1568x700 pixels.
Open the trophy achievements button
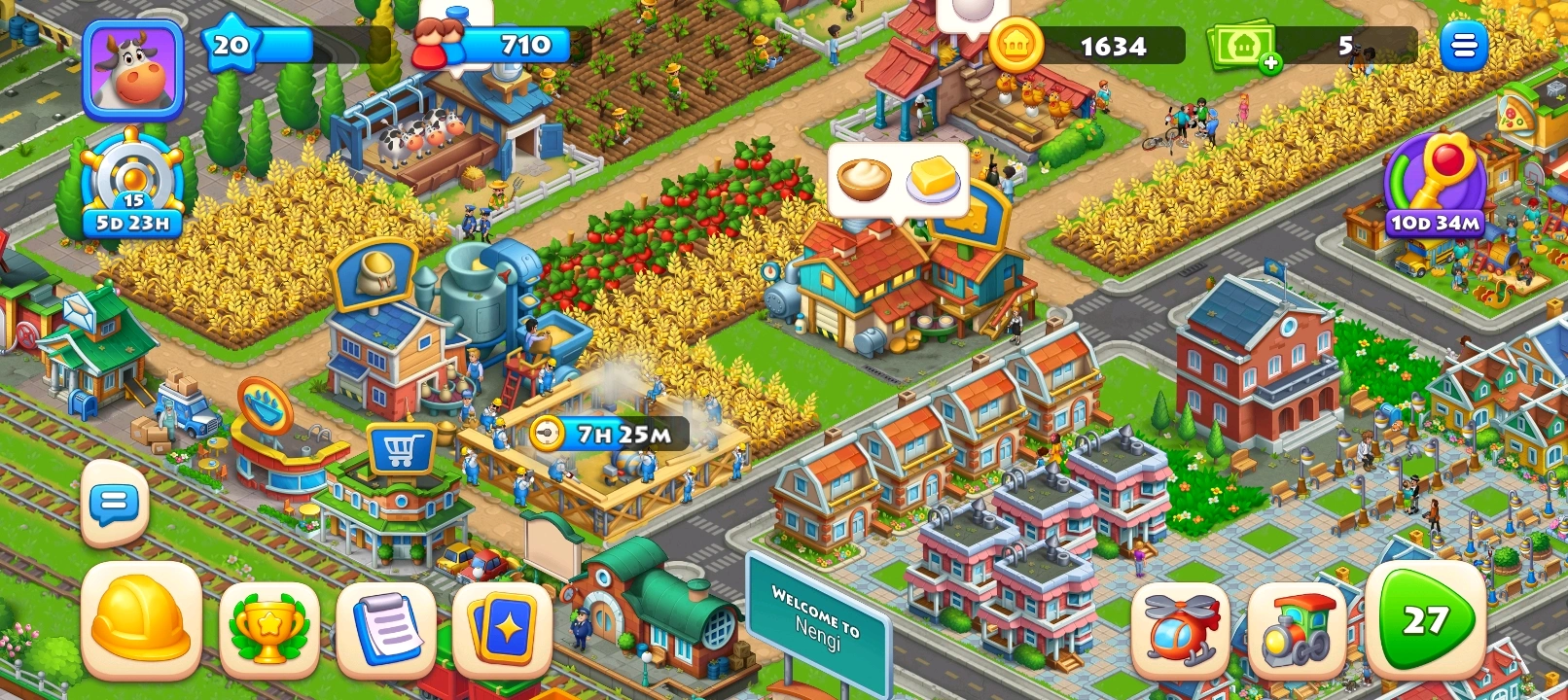(x=268, y=629)
